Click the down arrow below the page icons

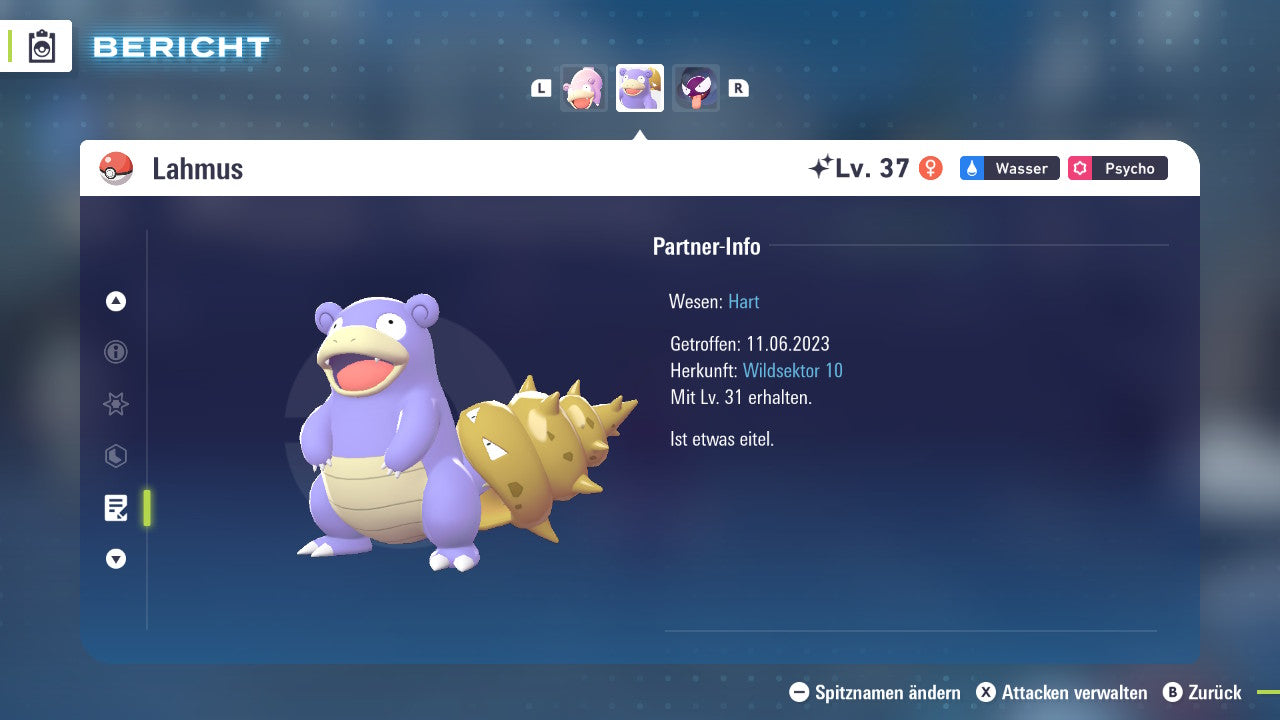point(116,559)
